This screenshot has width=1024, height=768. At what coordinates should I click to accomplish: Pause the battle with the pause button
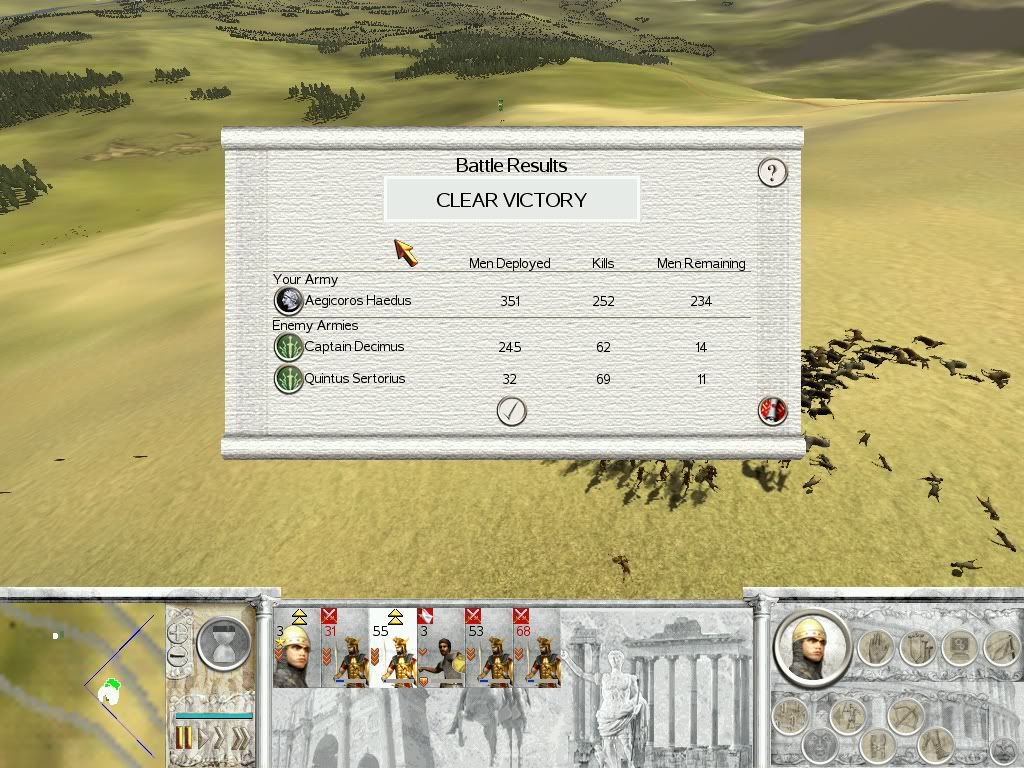click(x=184, y=739)
